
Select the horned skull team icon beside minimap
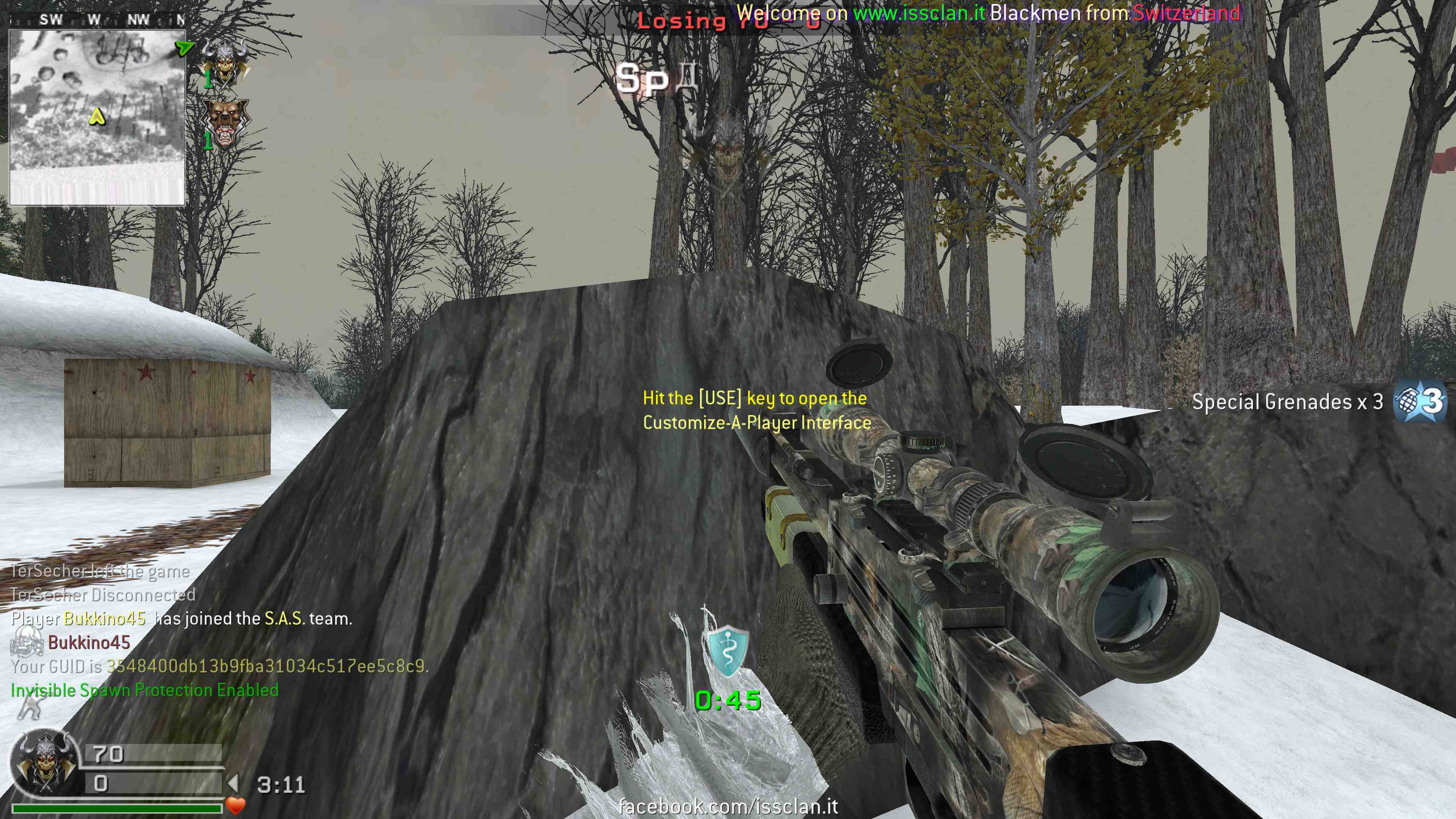[226, 62]
